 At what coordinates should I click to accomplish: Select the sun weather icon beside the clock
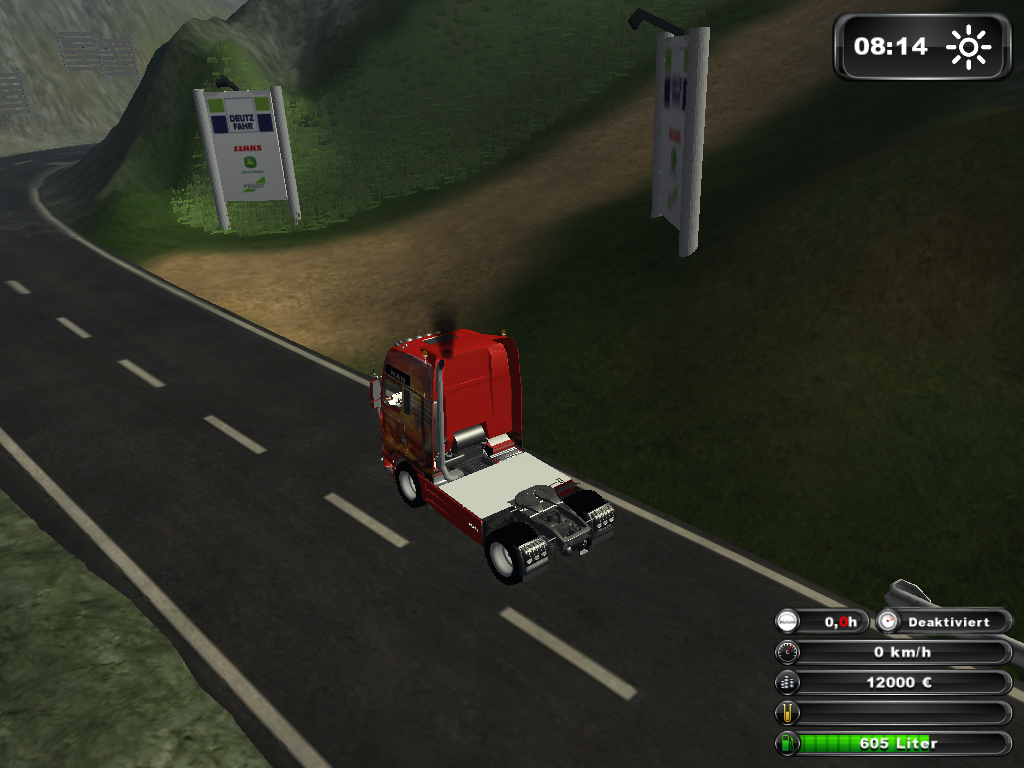968,46
